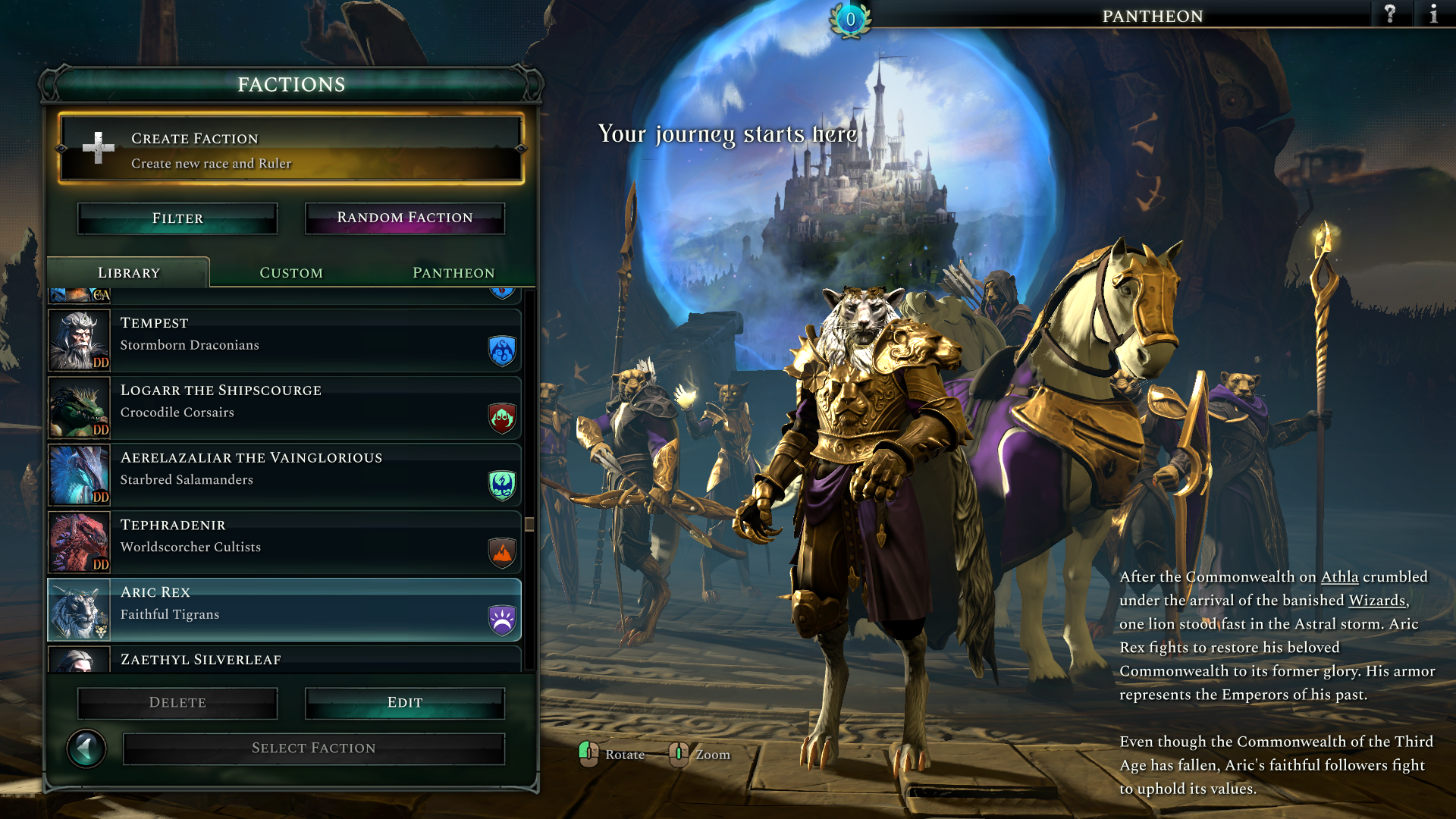Show the info panel icon

(1433, 14)
